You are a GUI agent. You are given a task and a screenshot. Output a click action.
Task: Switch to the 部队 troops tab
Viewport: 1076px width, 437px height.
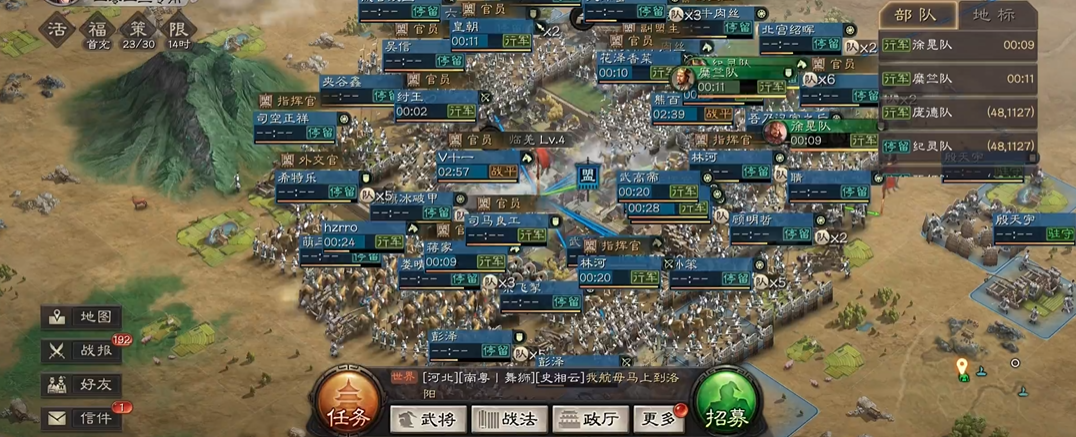pos(917,15)
